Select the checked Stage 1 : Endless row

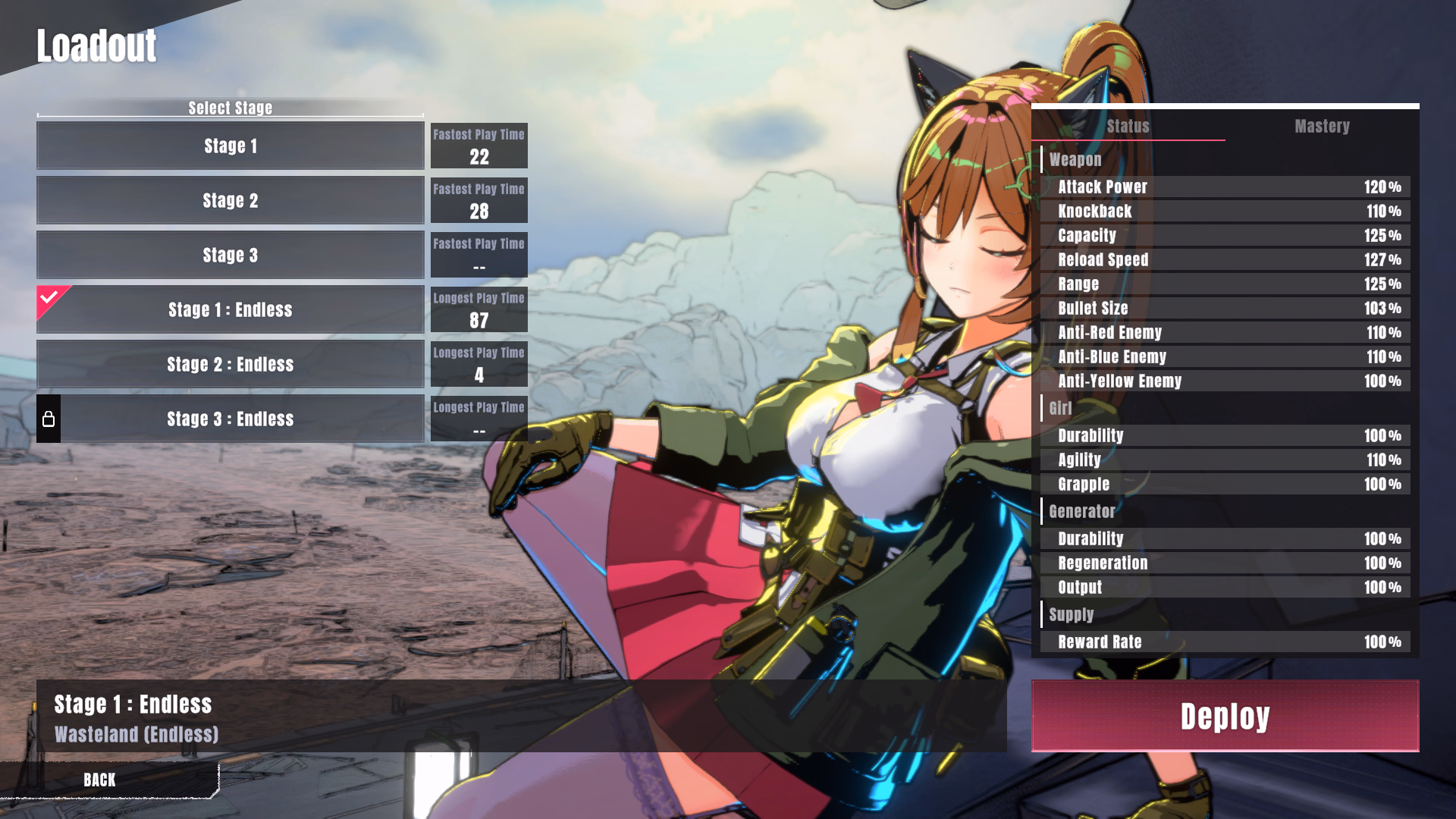231,309
